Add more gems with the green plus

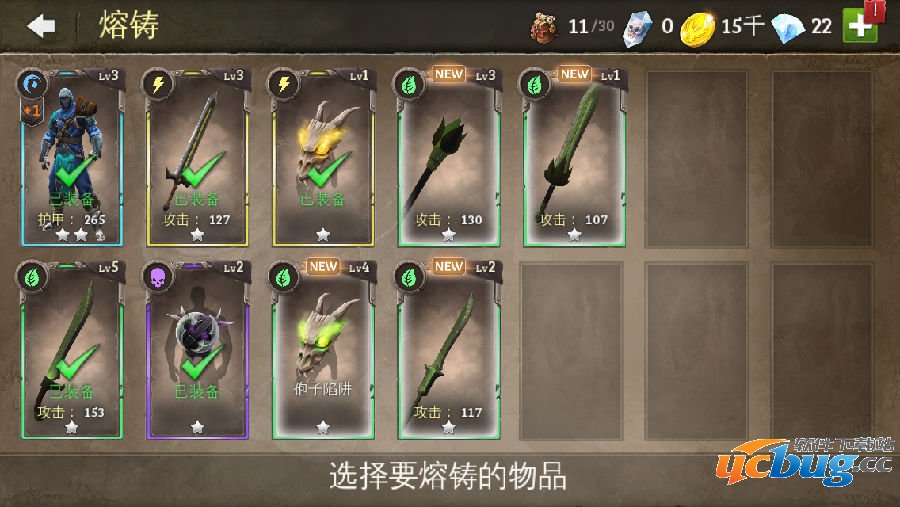point(860,25)
